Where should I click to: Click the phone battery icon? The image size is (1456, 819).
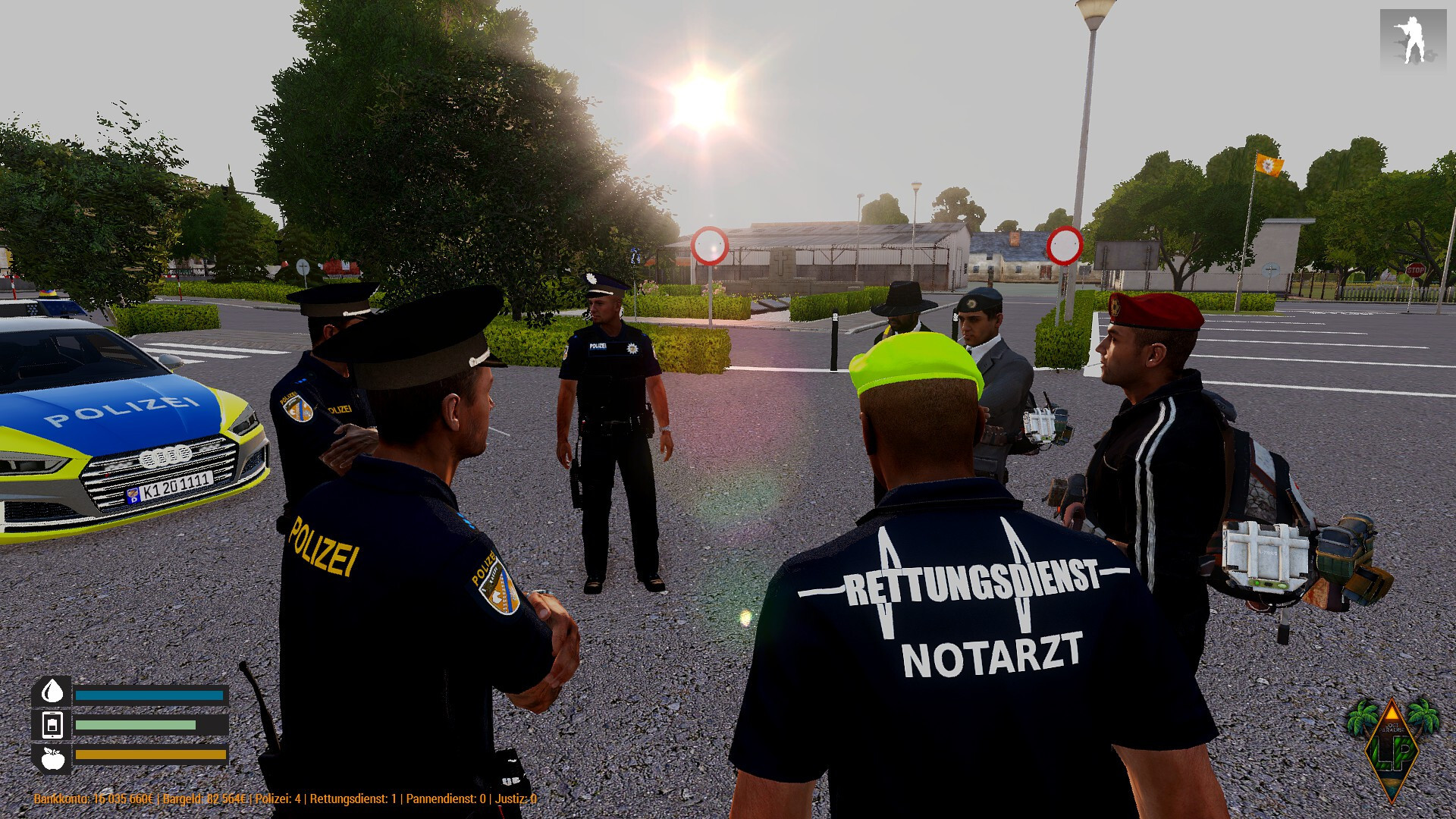[52, 725]
